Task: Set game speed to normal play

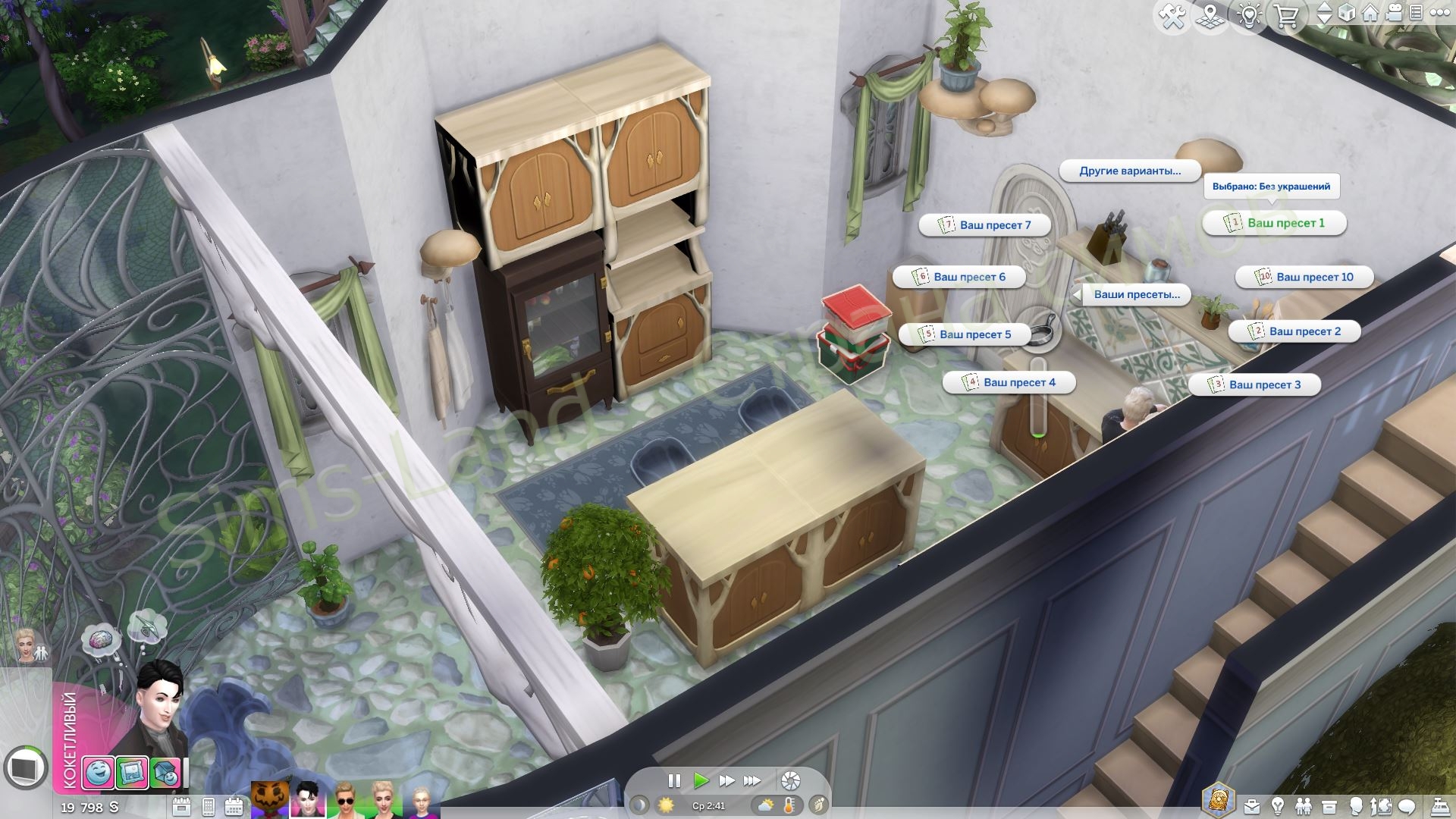Action: coord(701,780)
